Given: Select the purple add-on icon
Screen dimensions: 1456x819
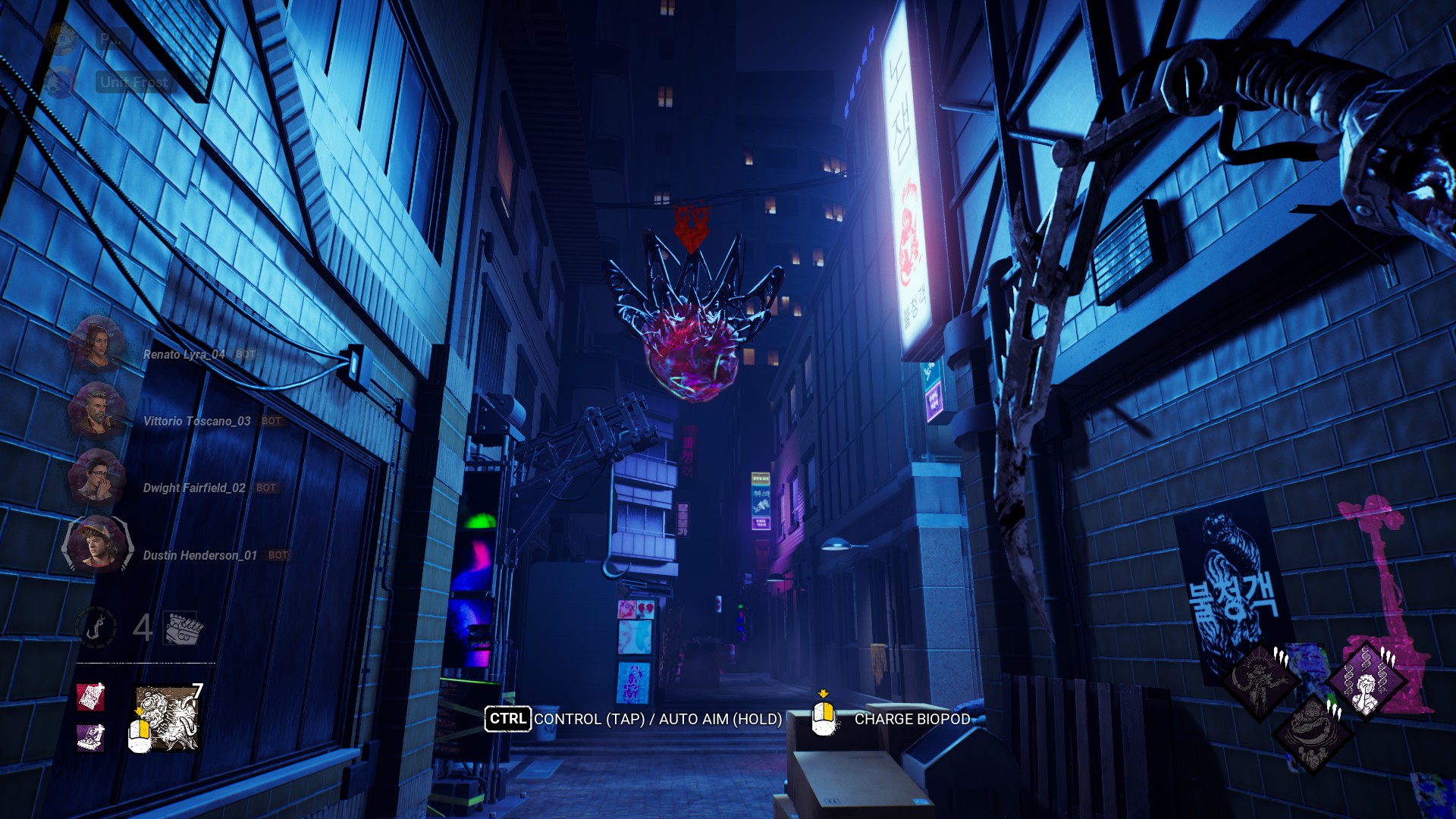Looking at the screenshot, I should [x=90, y=737].
